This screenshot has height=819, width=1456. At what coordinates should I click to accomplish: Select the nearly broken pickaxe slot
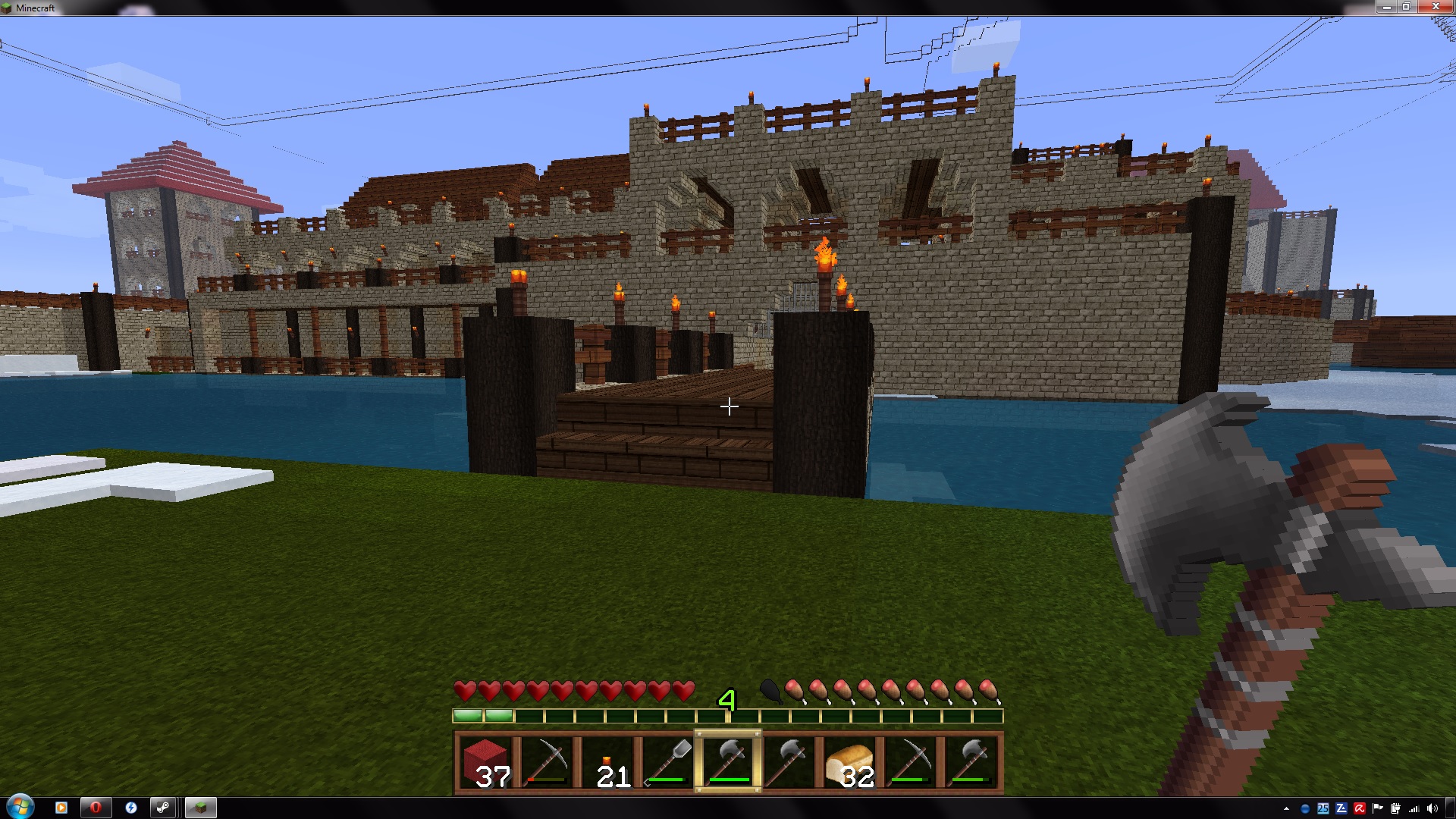546,762
